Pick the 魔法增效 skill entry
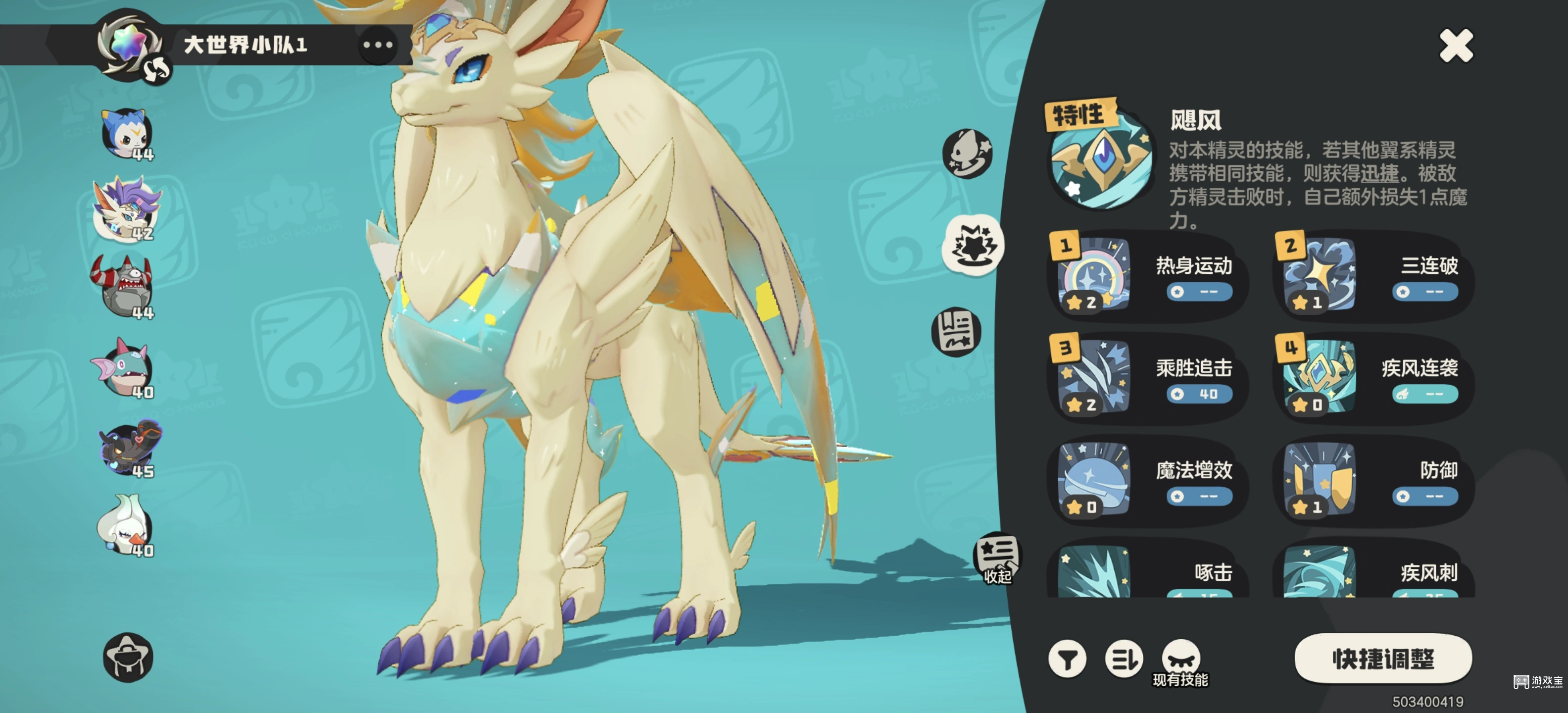Viewport: 1568px width, 713px height. click(1146, 480)
